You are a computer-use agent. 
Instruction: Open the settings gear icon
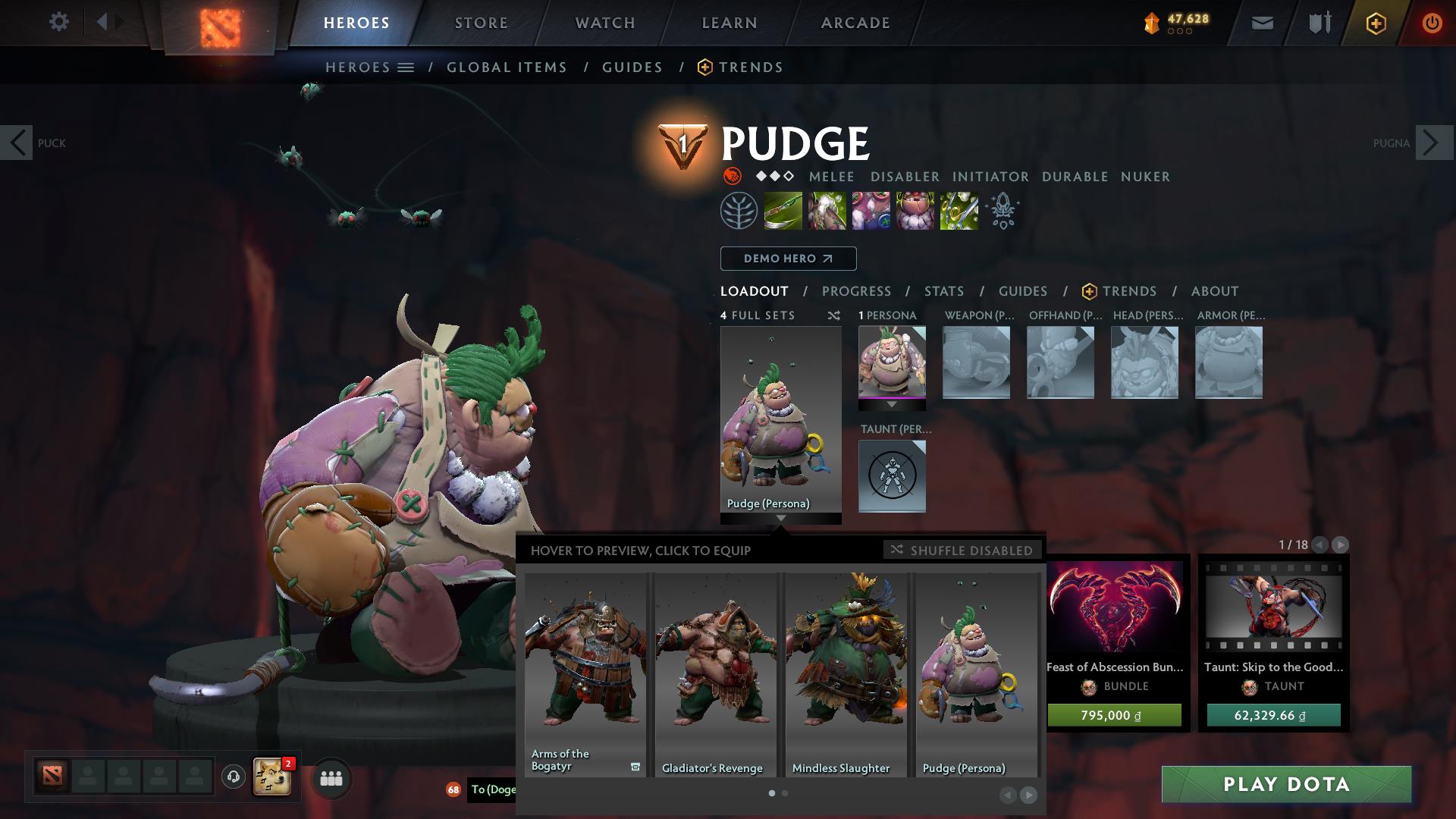[x=58, y=22]
